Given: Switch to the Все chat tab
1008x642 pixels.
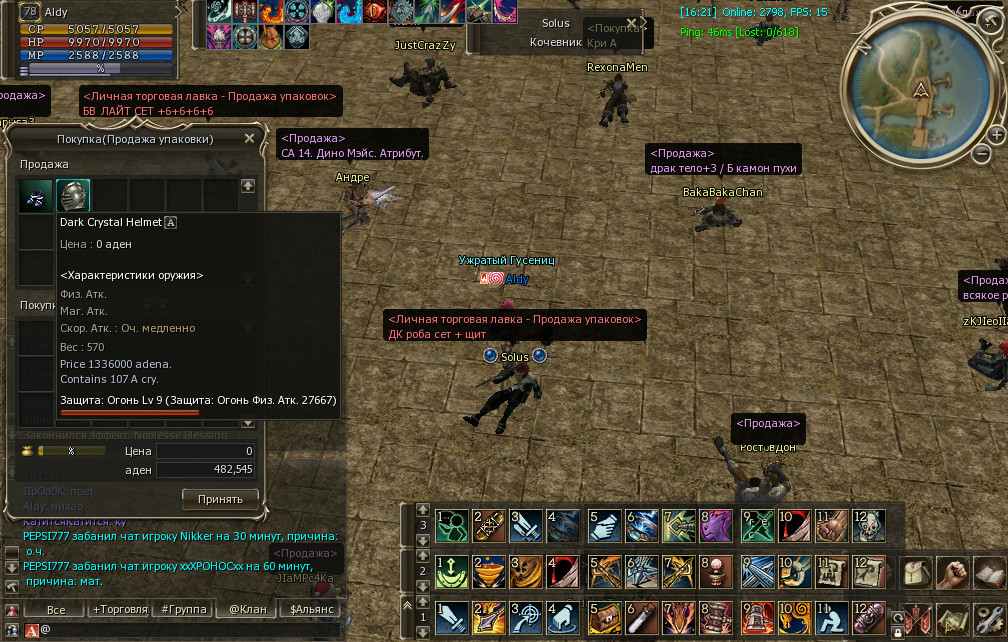Looking at the screenshot, I should (55, 609).
